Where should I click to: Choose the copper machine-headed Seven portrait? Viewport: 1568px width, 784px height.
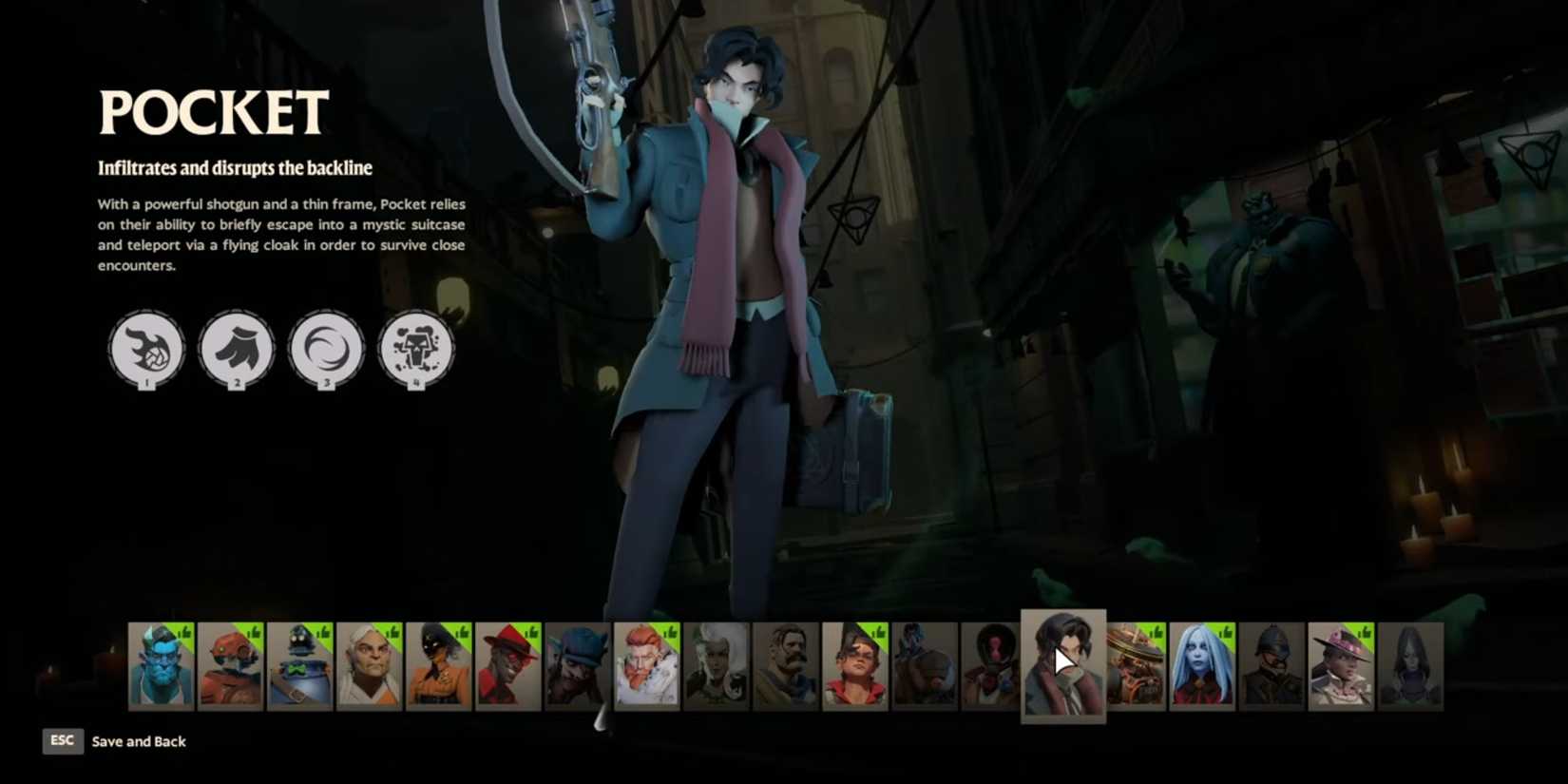pos(1136,666)
